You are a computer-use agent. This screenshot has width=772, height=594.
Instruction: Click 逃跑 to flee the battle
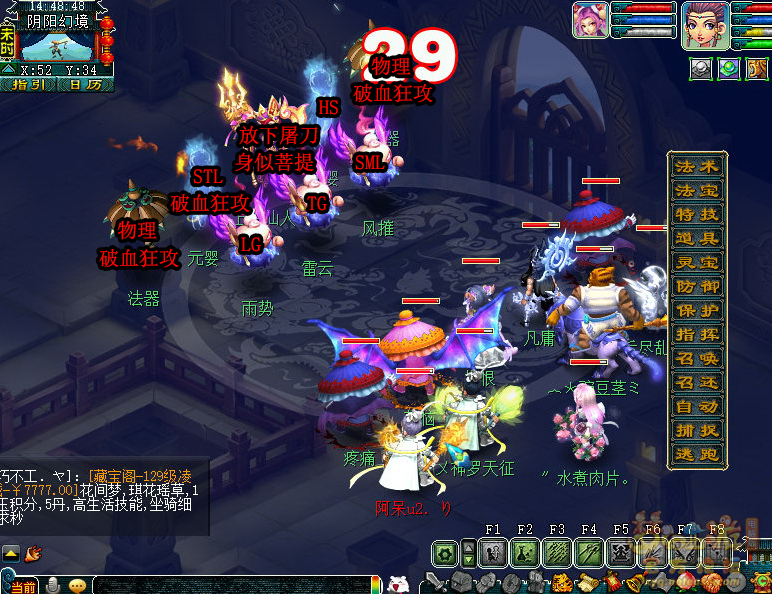point(696,454)
